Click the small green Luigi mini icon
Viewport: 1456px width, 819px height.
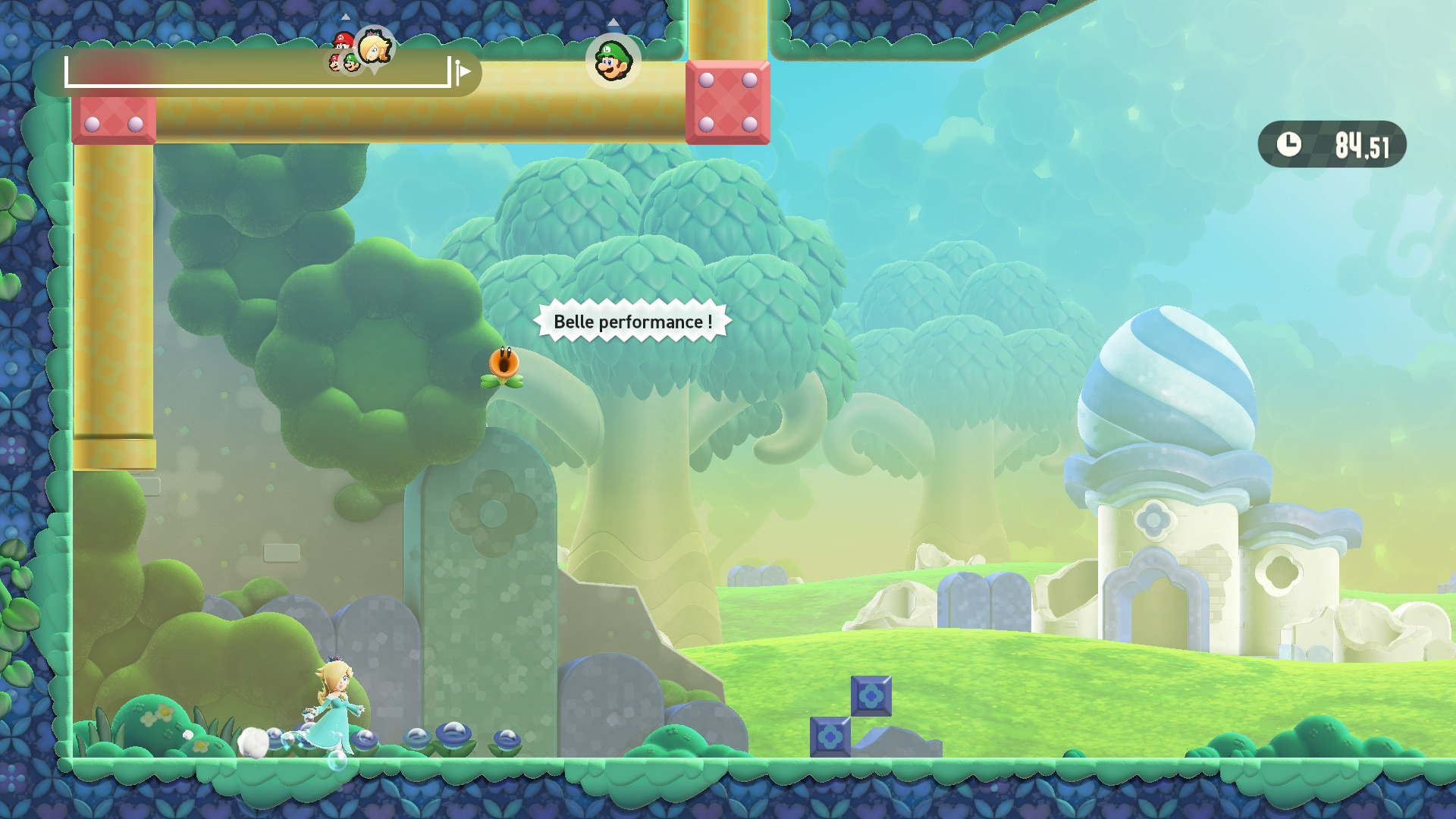pos(351,62)
